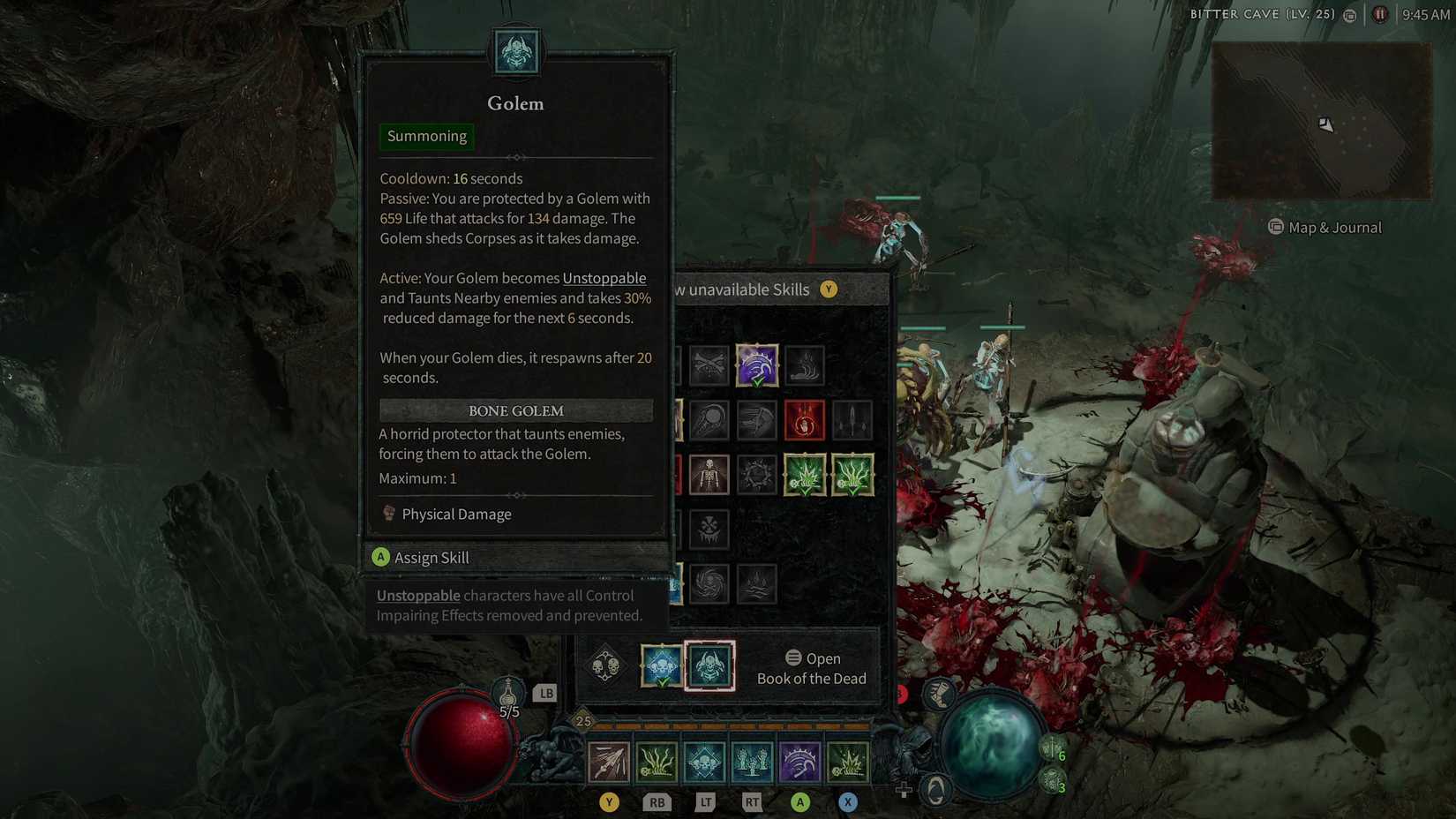Image resolution: width=1456 pixels, height=819 pixels.
Task: Click the purple sickle skill on the action bar
Action: pos(800,761)
